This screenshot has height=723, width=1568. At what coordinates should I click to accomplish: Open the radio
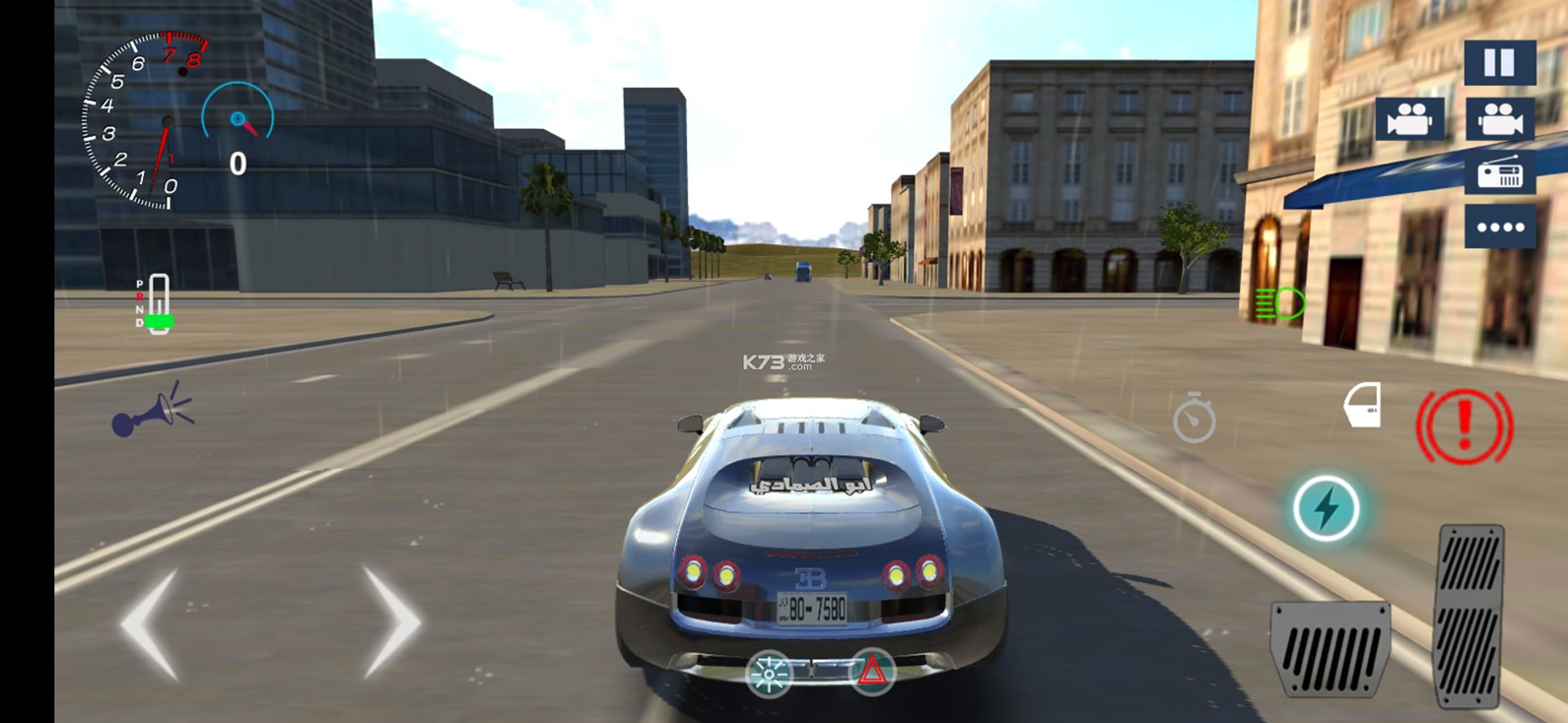pos(1499,173)
